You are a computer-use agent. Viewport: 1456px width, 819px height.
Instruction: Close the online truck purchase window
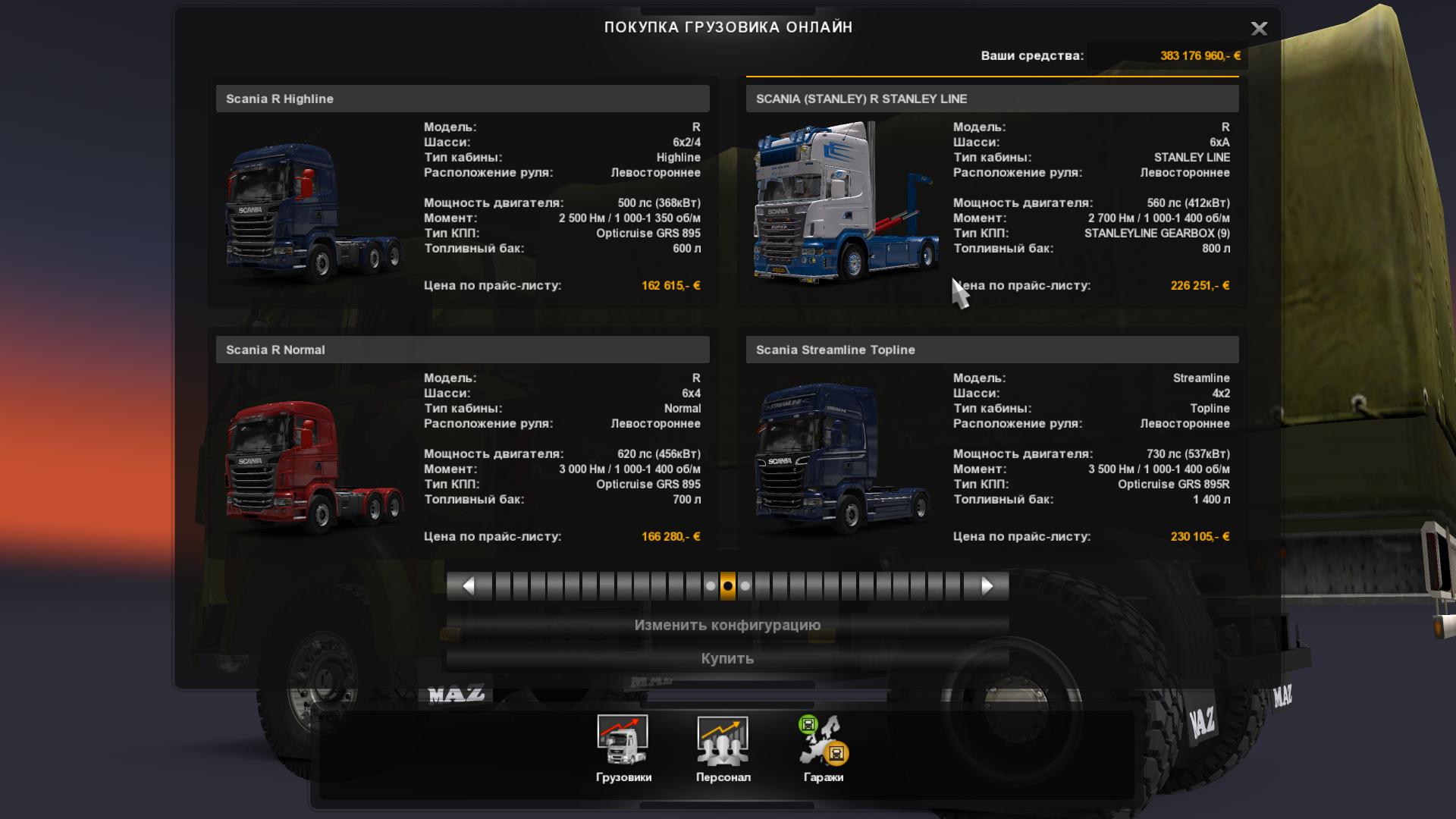(x=1259, y=29)
